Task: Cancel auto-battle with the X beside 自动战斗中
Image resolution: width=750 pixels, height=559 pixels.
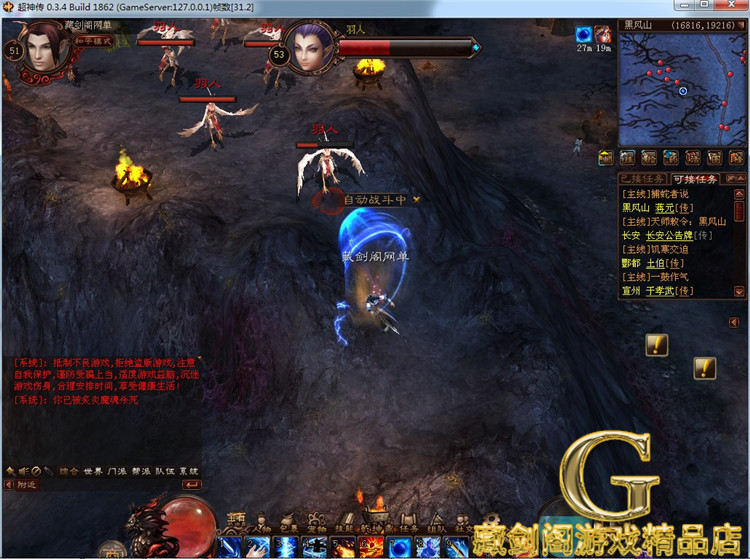Action: pyautogui.click(x=416, y=199)
